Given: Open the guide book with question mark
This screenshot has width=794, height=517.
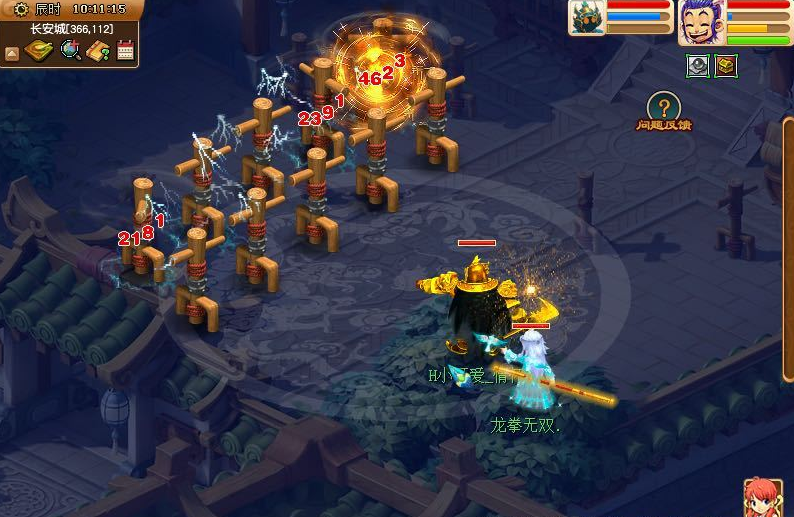Looking at the screenshot, I should 98,50.
